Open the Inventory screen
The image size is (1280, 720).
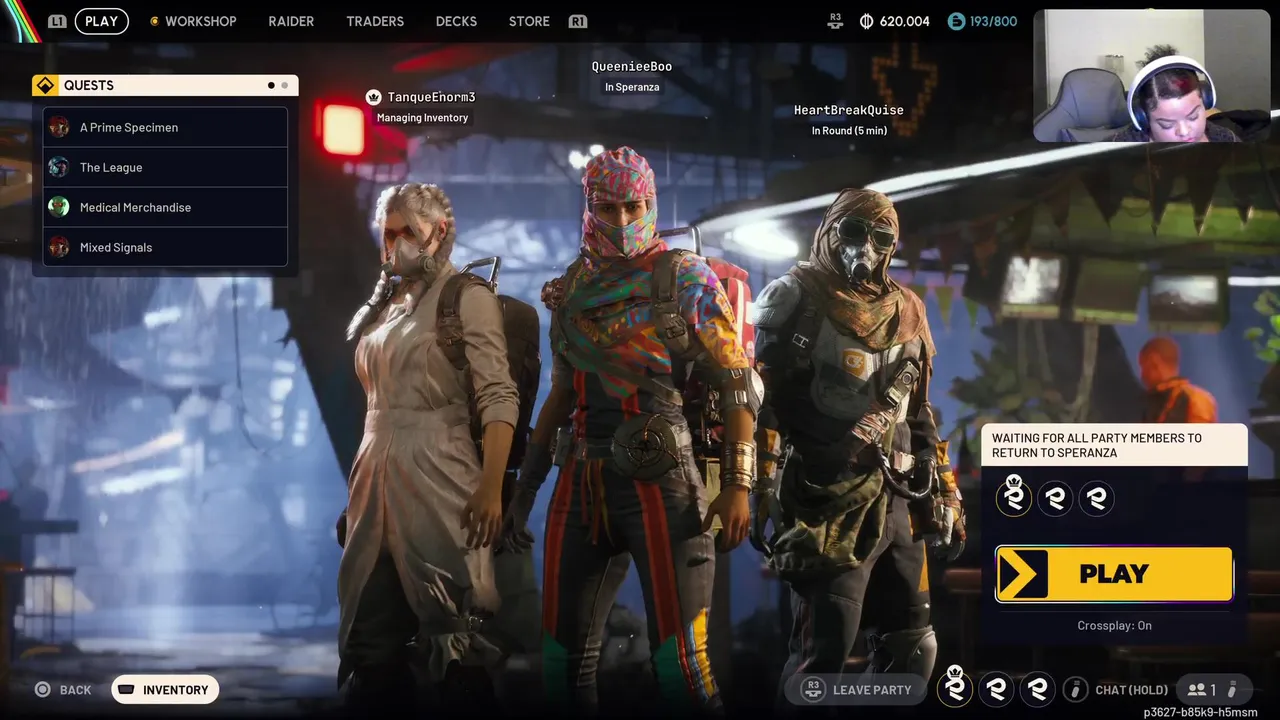pyautogui.click(x=165, y=690)
